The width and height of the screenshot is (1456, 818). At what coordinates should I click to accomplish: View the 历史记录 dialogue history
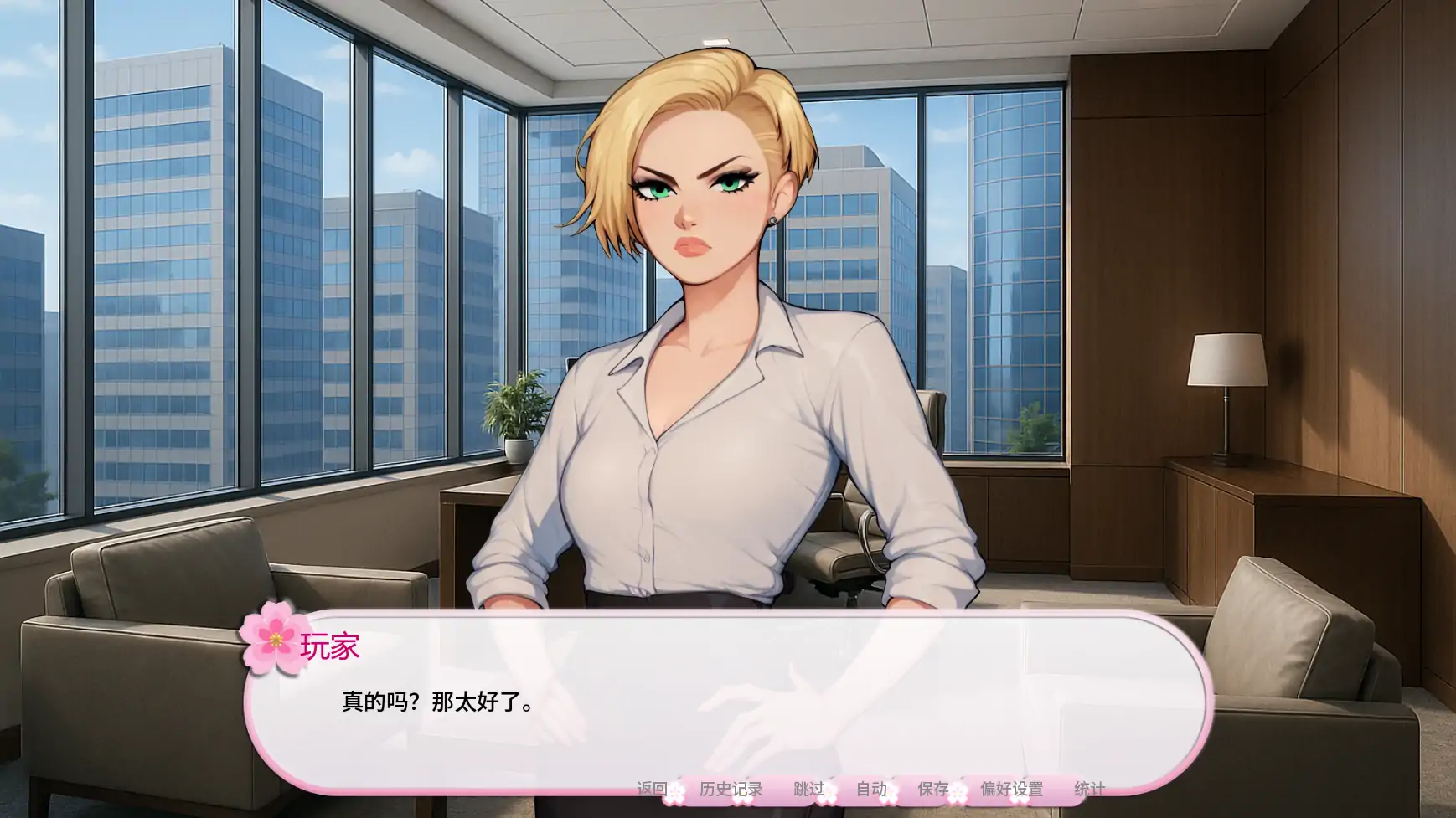click(x=731, y=789)
